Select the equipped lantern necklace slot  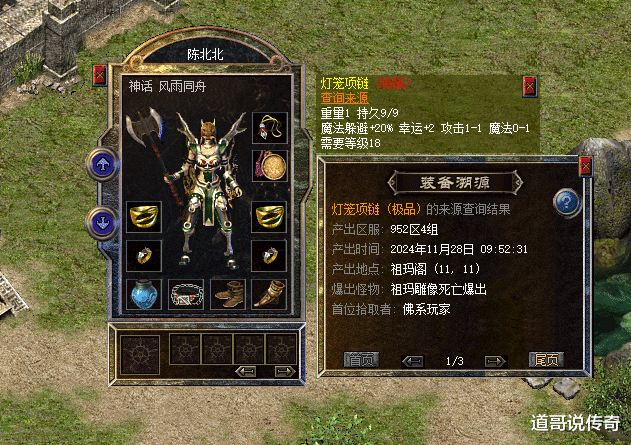coord(269,126)
